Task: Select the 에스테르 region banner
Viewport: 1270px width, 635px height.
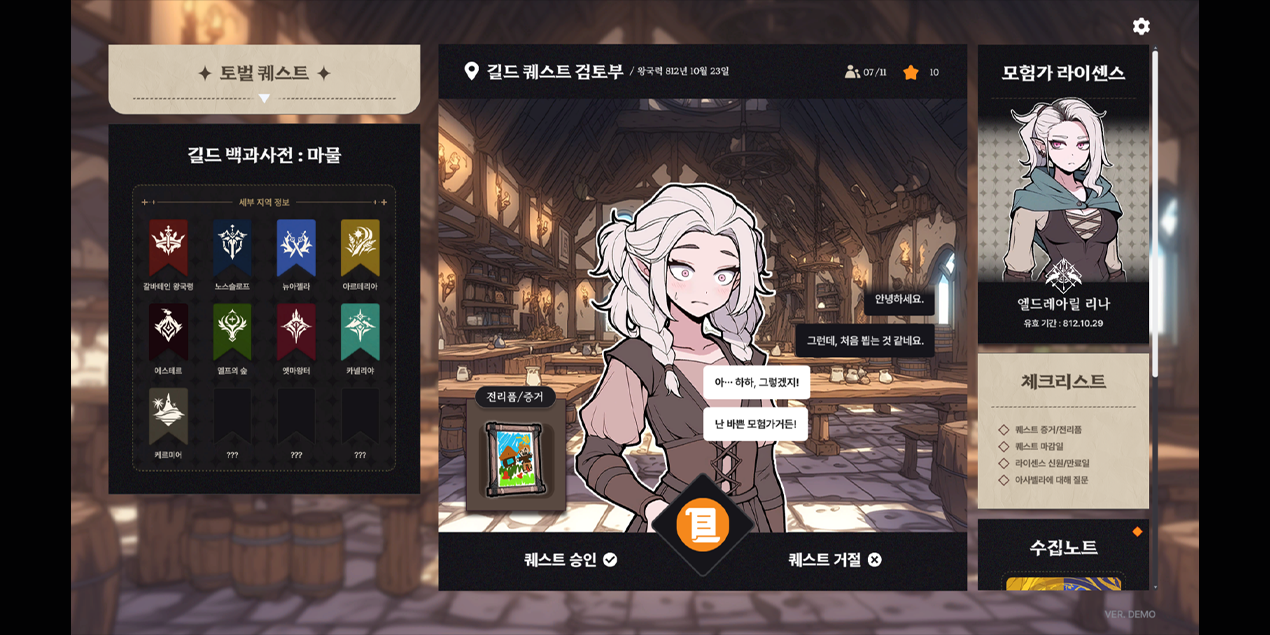Action: (x=168, y=331)
